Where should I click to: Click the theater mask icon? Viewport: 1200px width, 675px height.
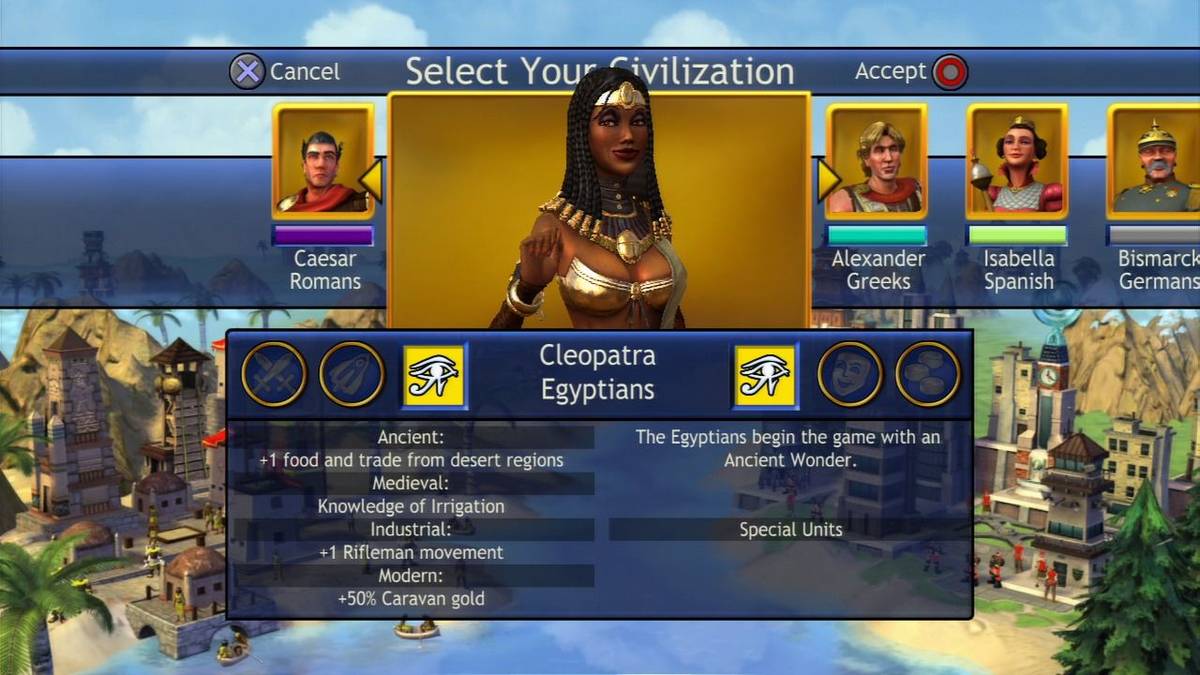[850, 374]
